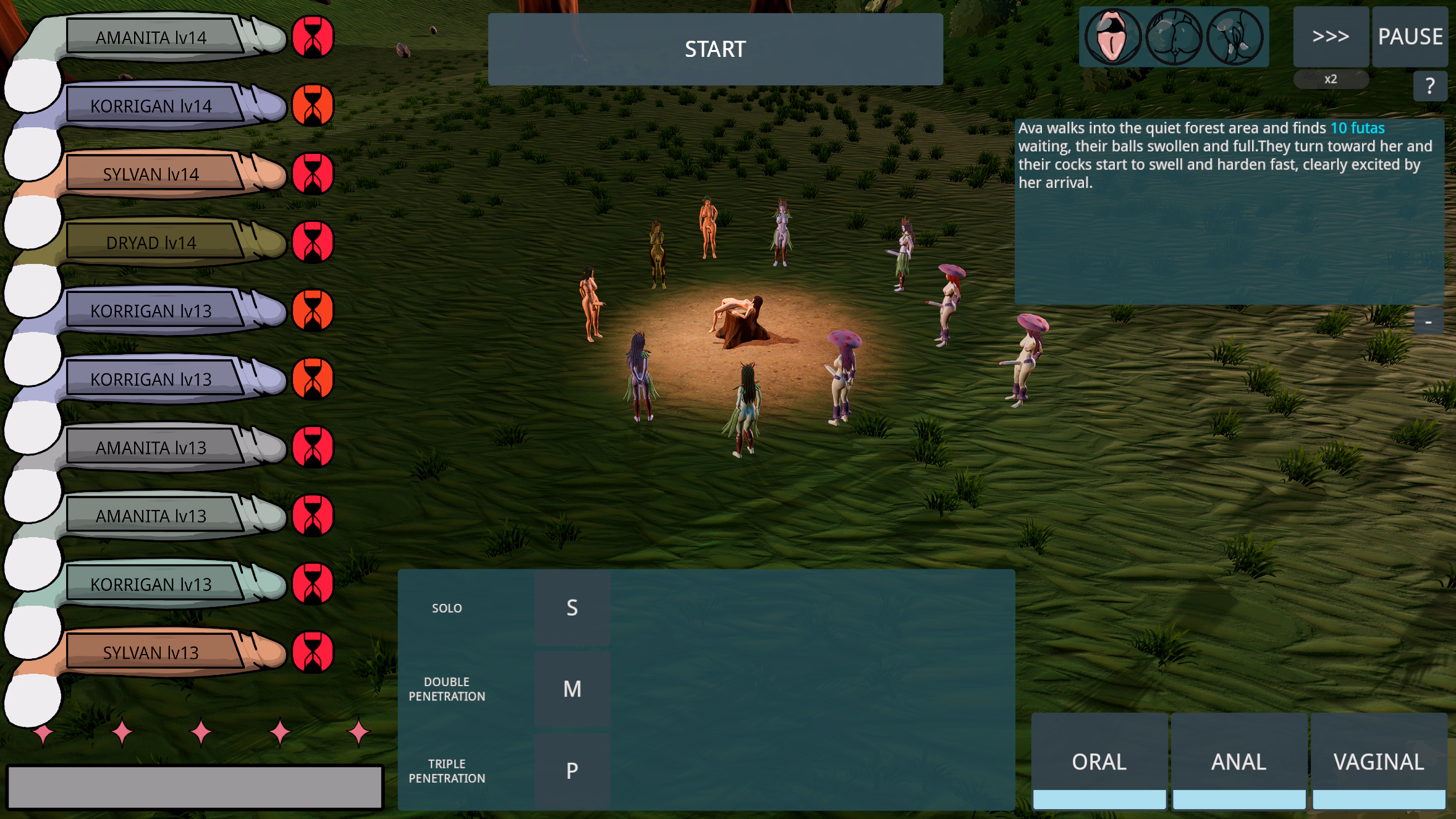Select the KORRIGAN lv14 entry
The height and width of the screenshot is (819, 1456).
pyautogui.click(x=151, y=106)
